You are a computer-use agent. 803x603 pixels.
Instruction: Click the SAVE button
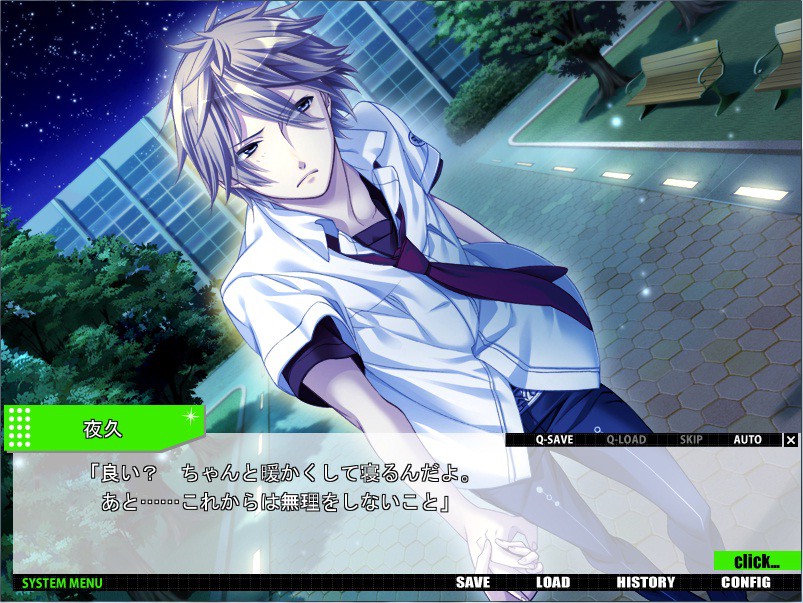(473, 583)
